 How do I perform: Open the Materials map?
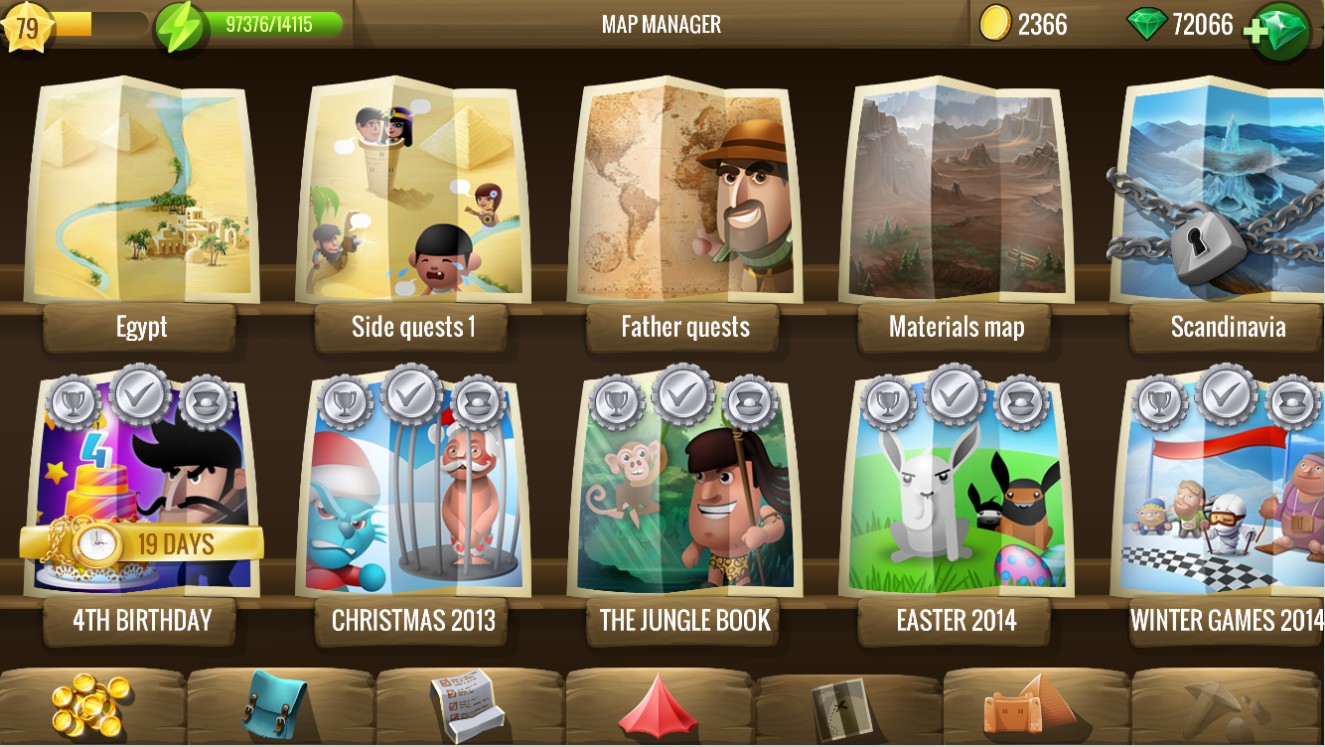pyautogui.click(x=955, y=195)
